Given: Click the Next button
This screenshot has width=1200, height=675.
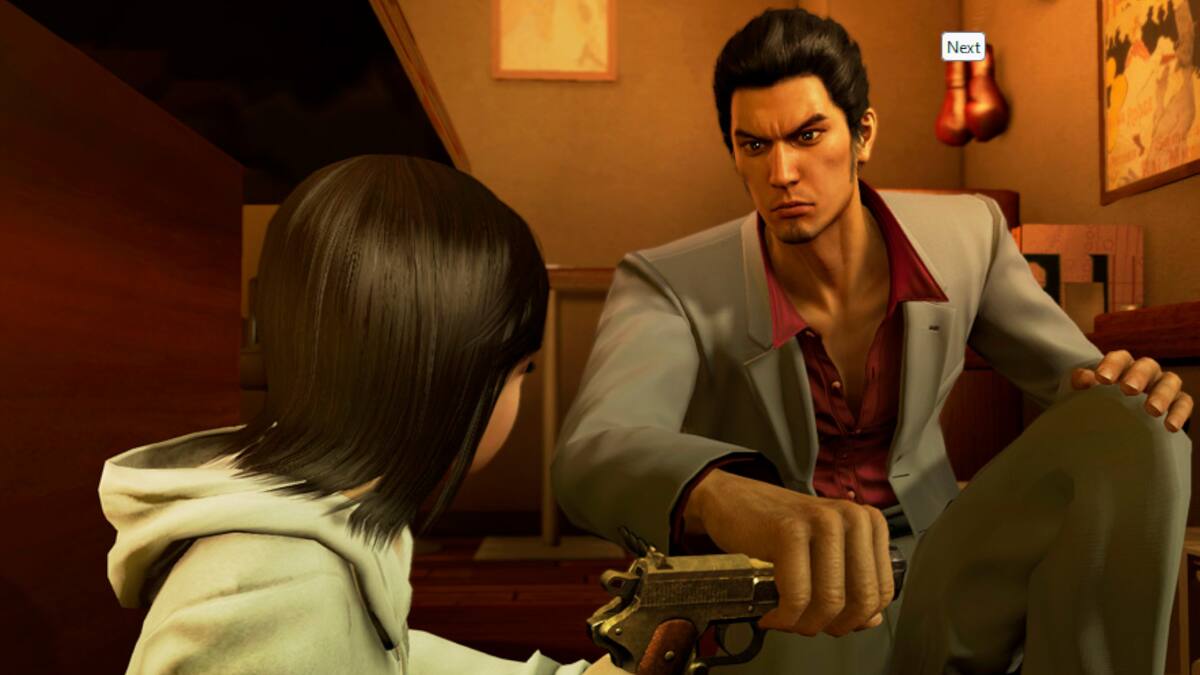Looking at the screenshot, I should pos(963,47).
